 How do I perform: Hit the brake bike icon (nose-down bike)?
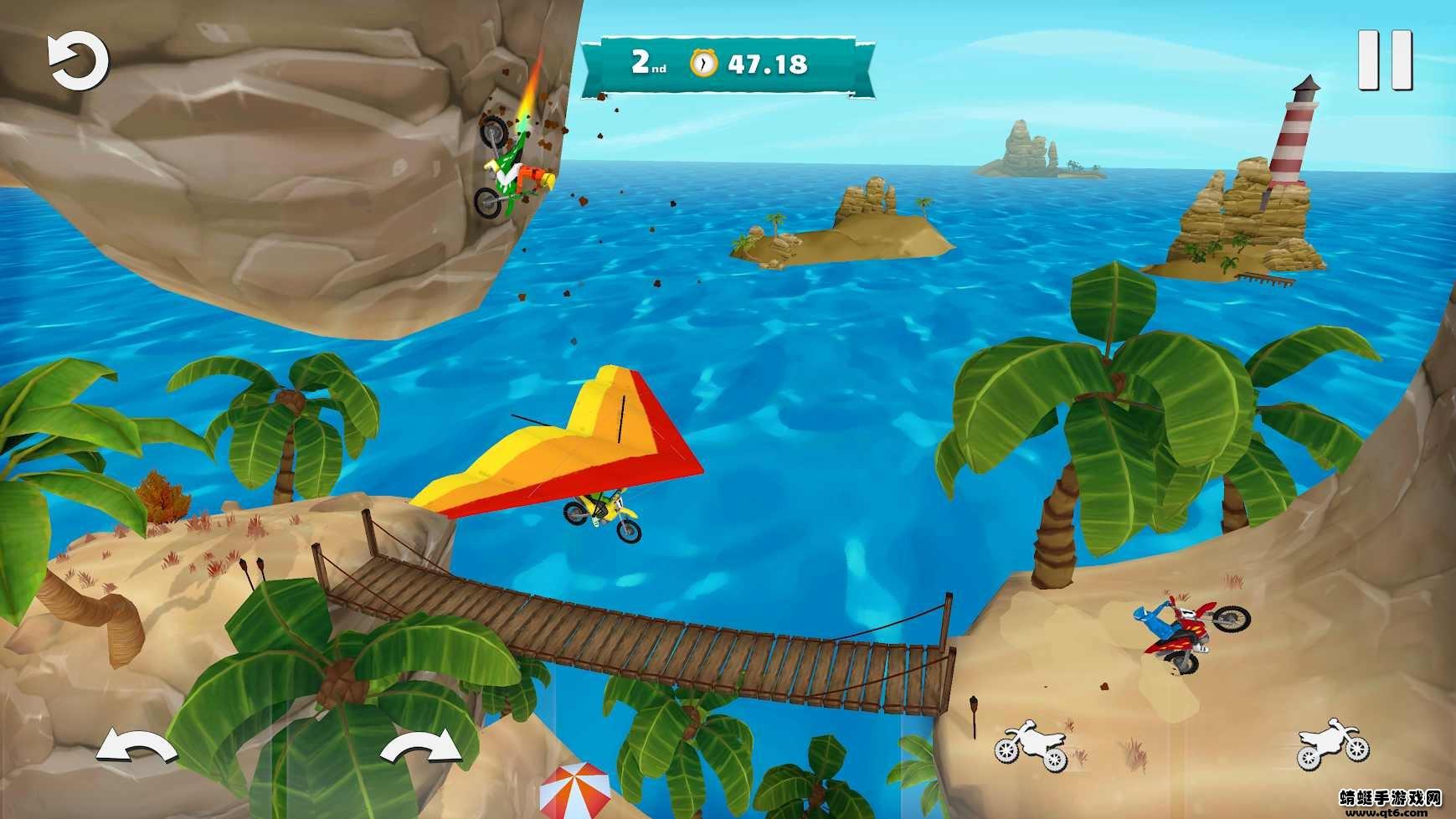1032,745
